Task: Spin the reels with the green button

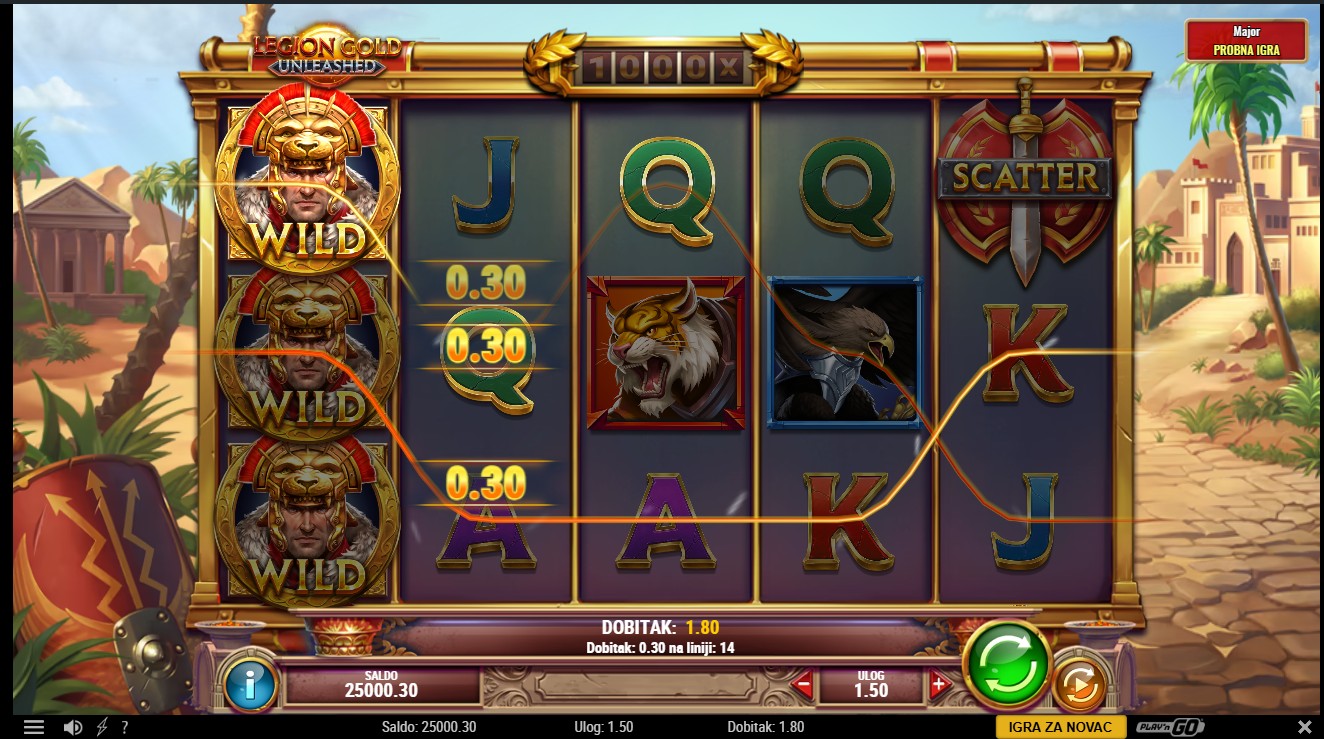Action: [1006, 664]
